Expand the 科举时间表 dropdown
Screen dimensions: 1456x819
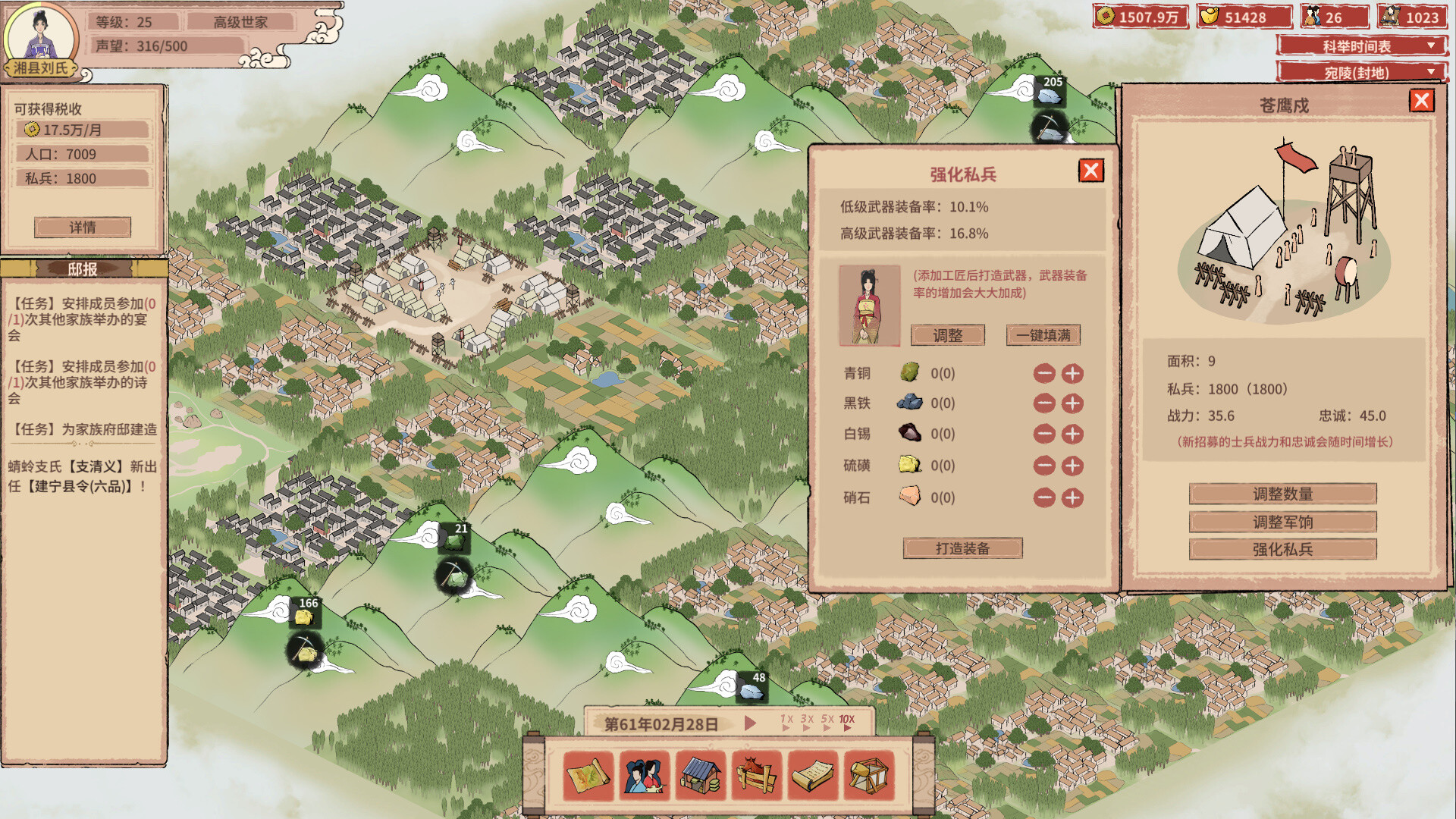point(1361,45)
